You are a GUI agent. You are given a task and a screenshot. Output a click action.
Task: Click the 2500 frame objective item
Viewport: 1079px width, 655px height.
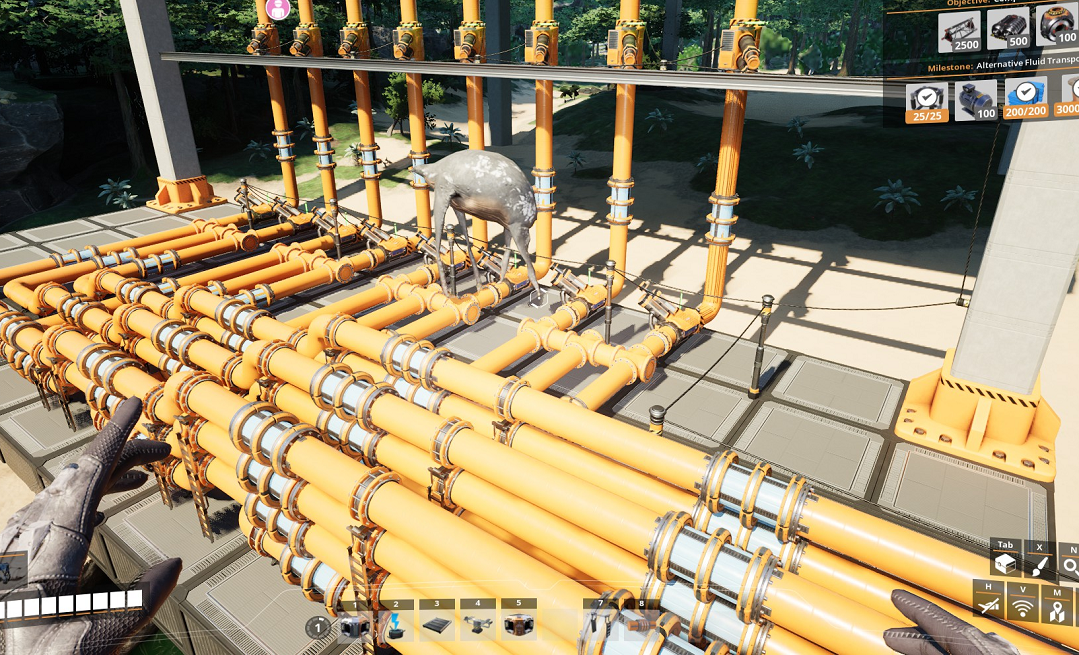[959, 30]
